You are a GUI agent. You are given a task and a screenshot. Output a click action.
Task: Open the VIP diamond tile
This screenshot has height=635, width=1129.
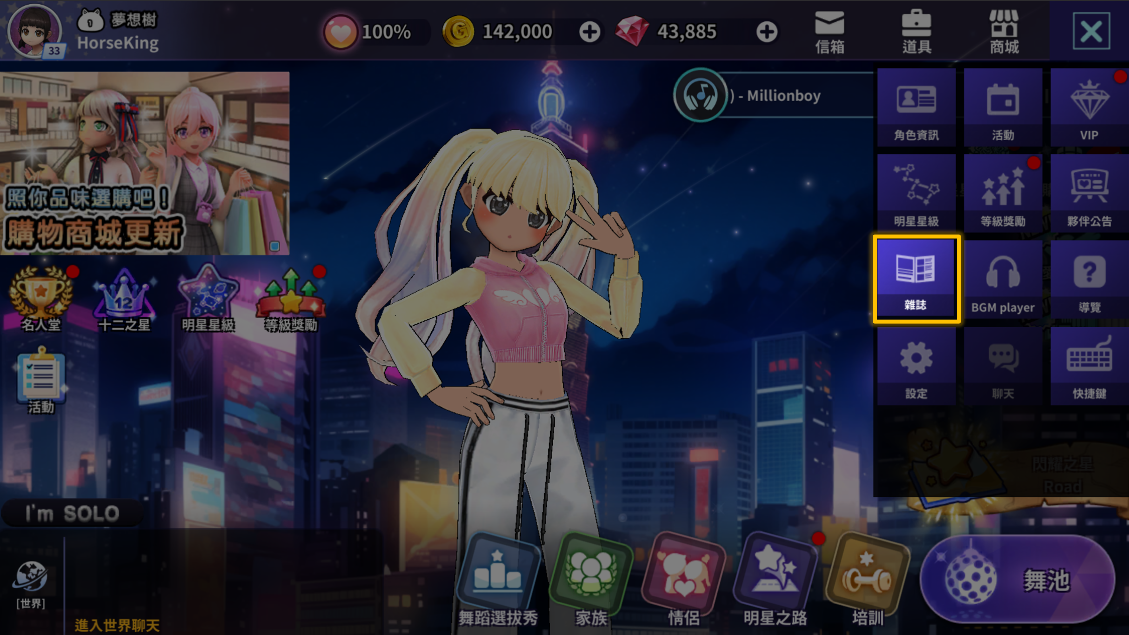point(1089,107)
